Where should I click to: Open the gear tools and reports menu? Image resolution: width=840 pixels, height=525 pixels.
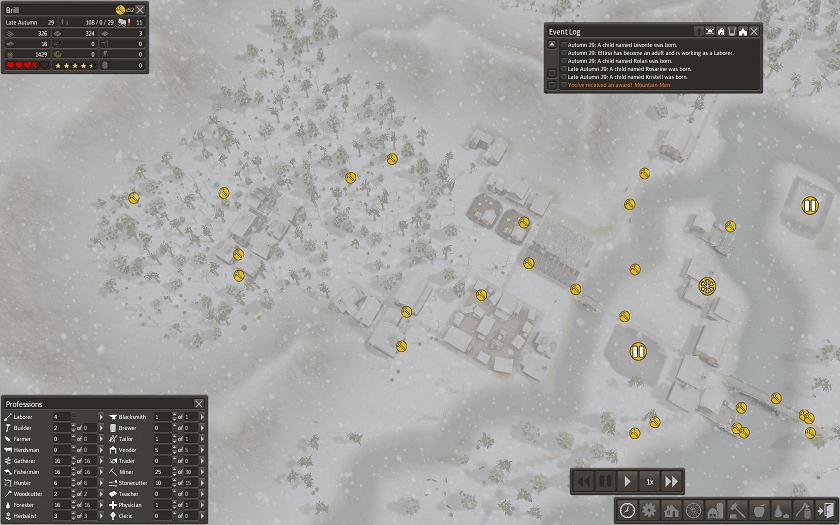(x=649, y=510)
